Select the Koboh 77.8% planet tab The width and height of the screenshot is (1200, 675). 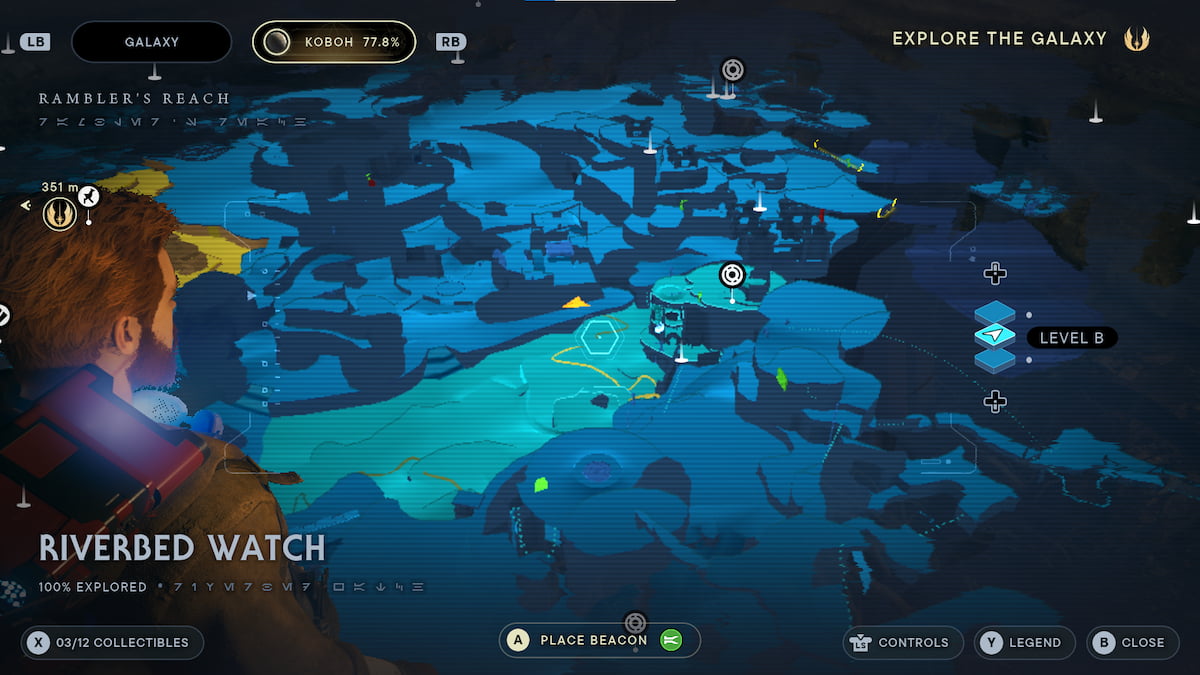[334, 42]
